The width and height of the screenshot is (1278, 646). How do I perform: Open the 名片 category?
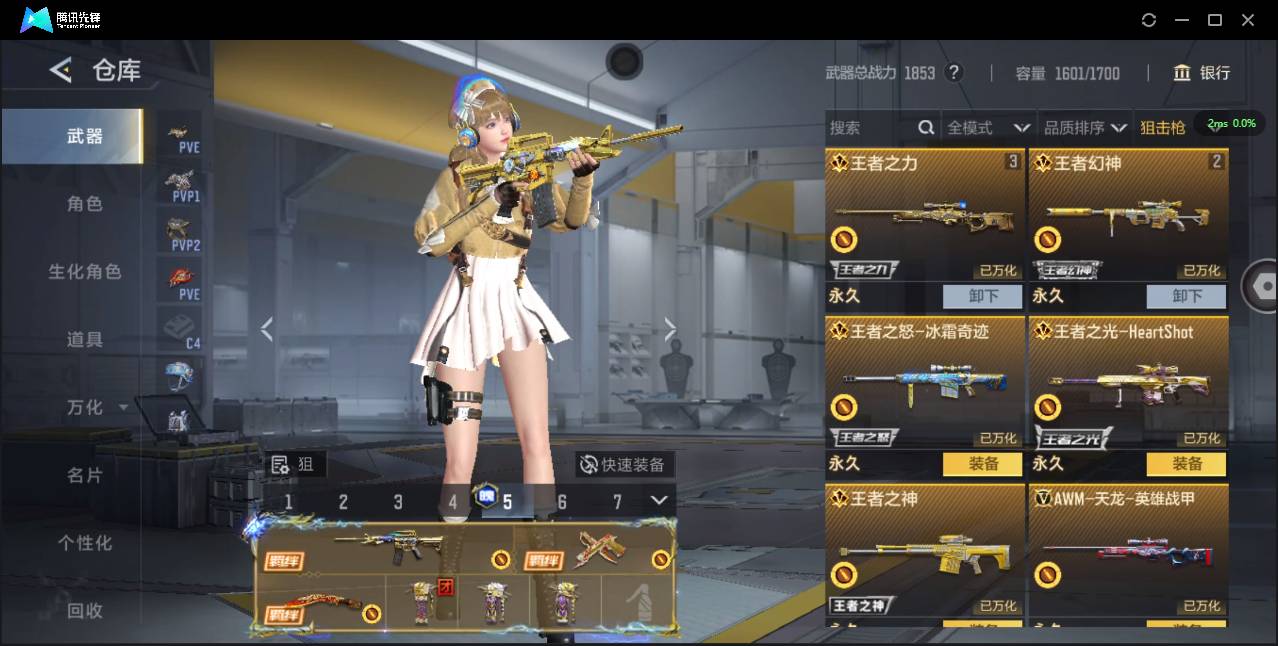tap(85, 475)
